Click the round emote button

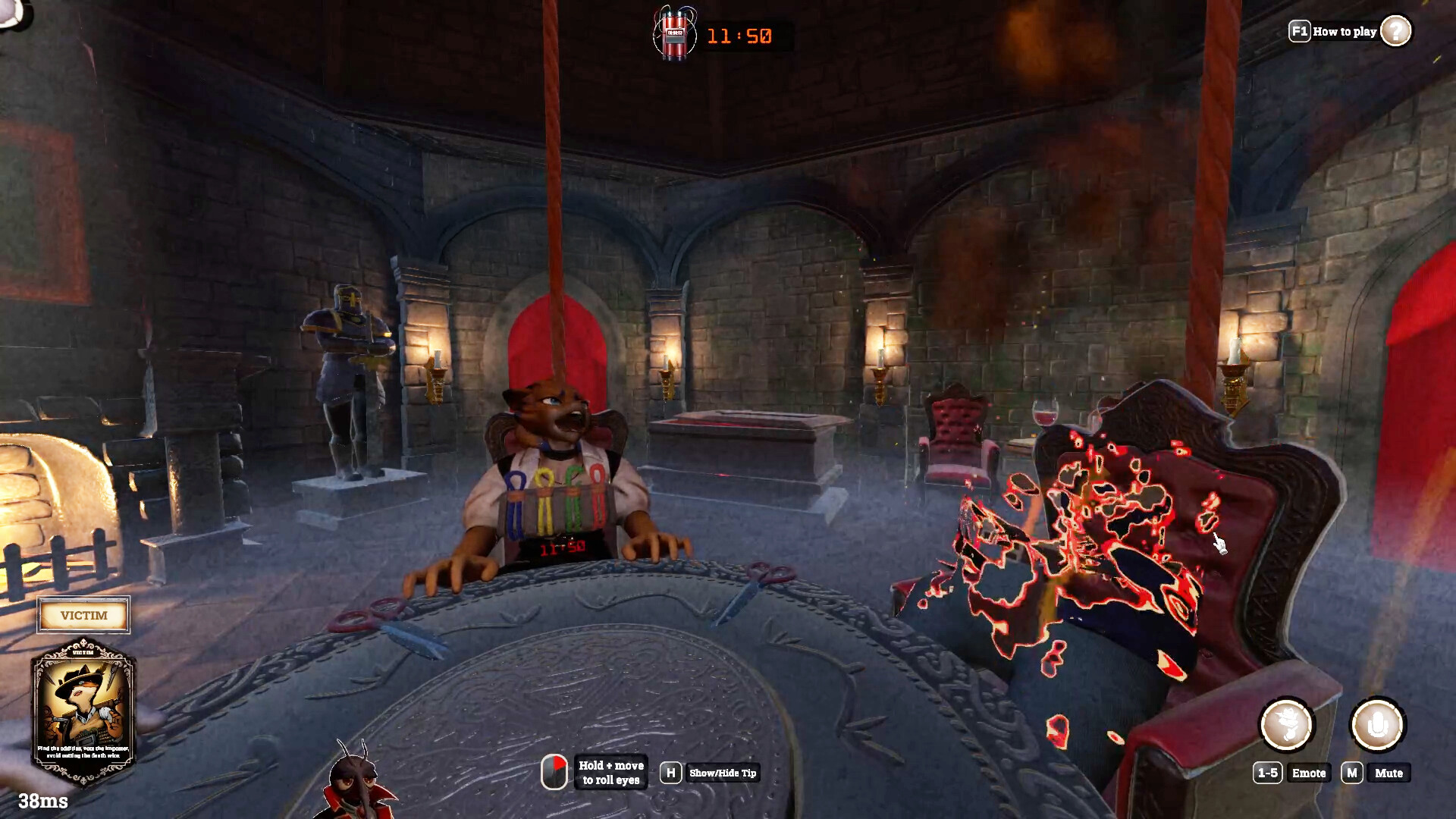pyautogui.click(x=1287, y=725)
